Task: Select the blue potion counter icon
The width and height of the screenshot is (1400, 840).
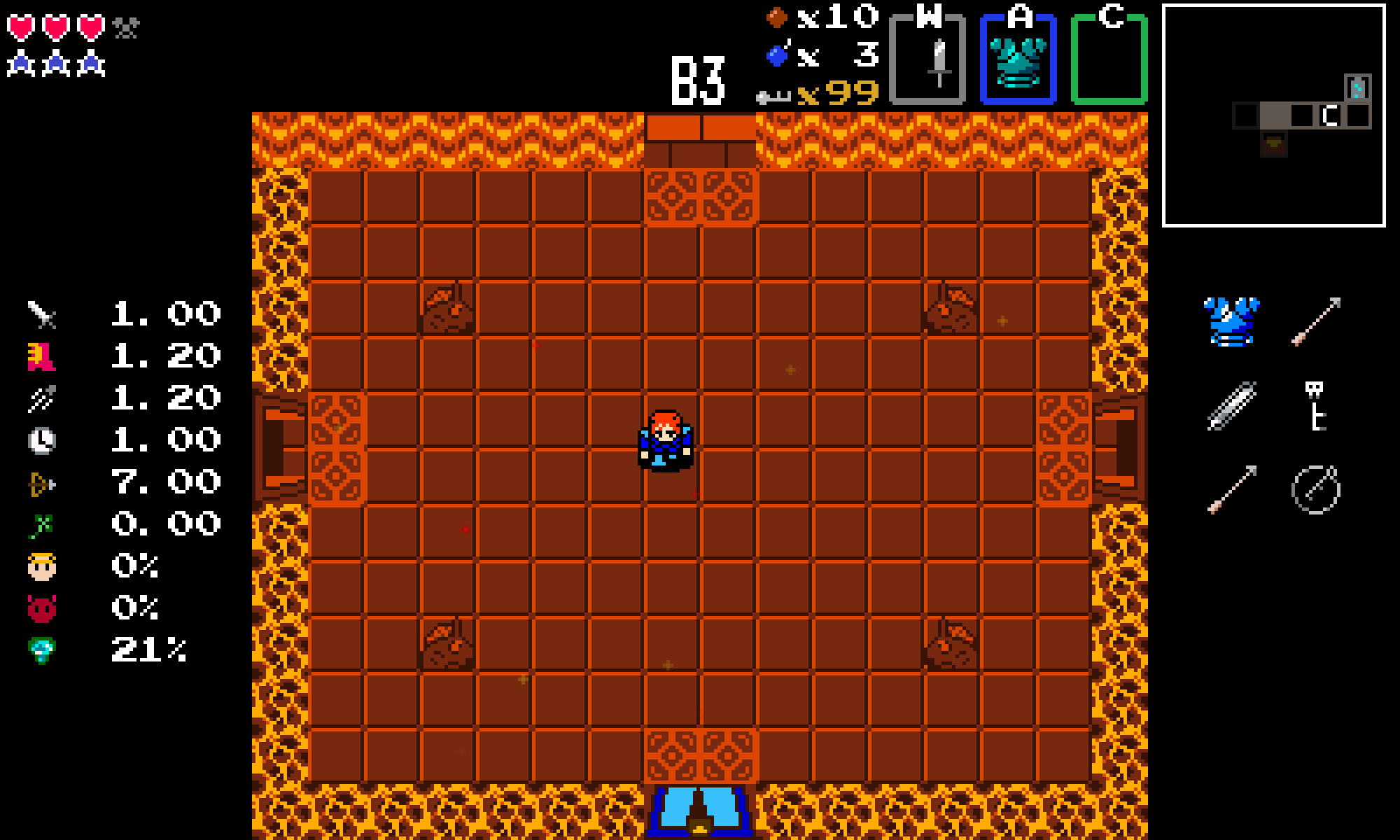Action: (x=777, y=56)
